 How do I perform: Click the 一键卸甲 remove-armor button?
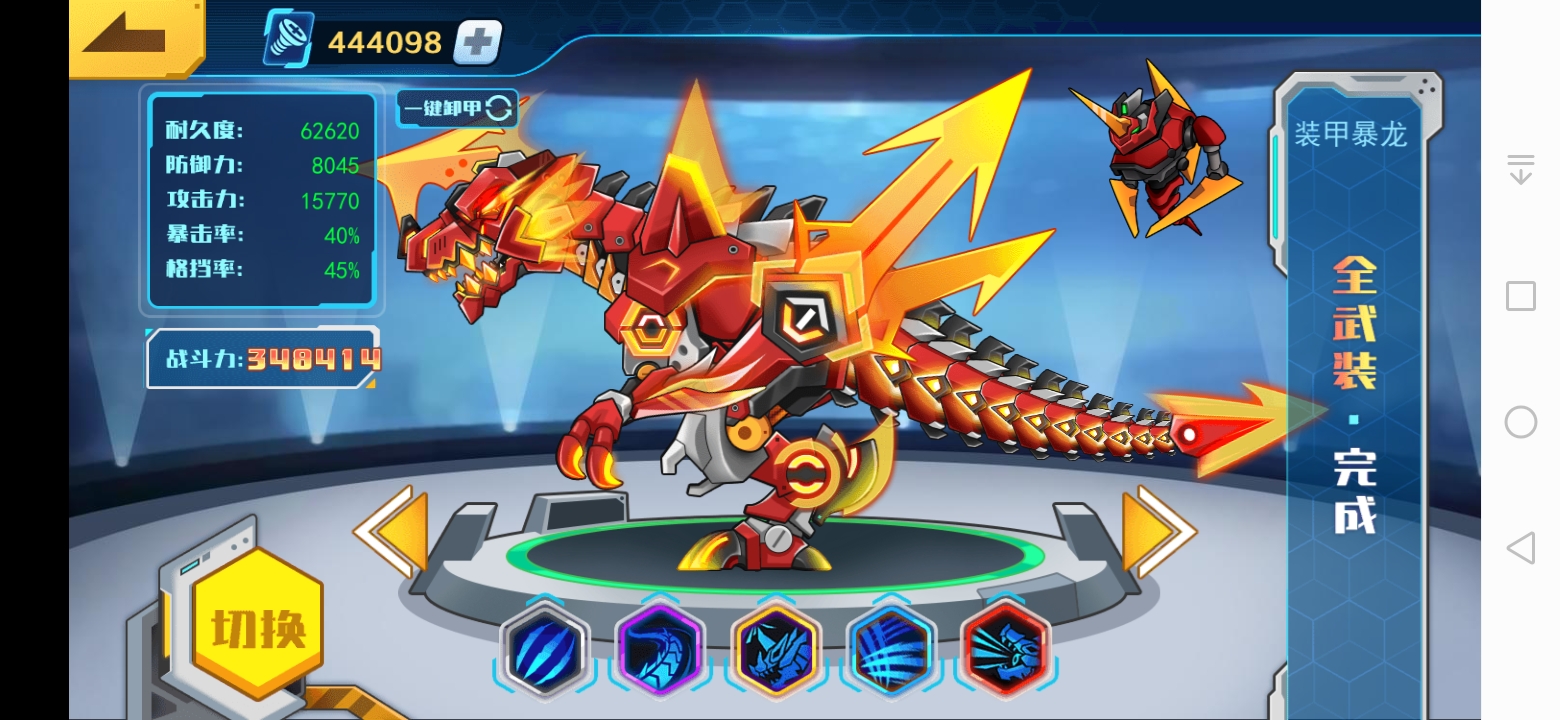click(457, 108)
